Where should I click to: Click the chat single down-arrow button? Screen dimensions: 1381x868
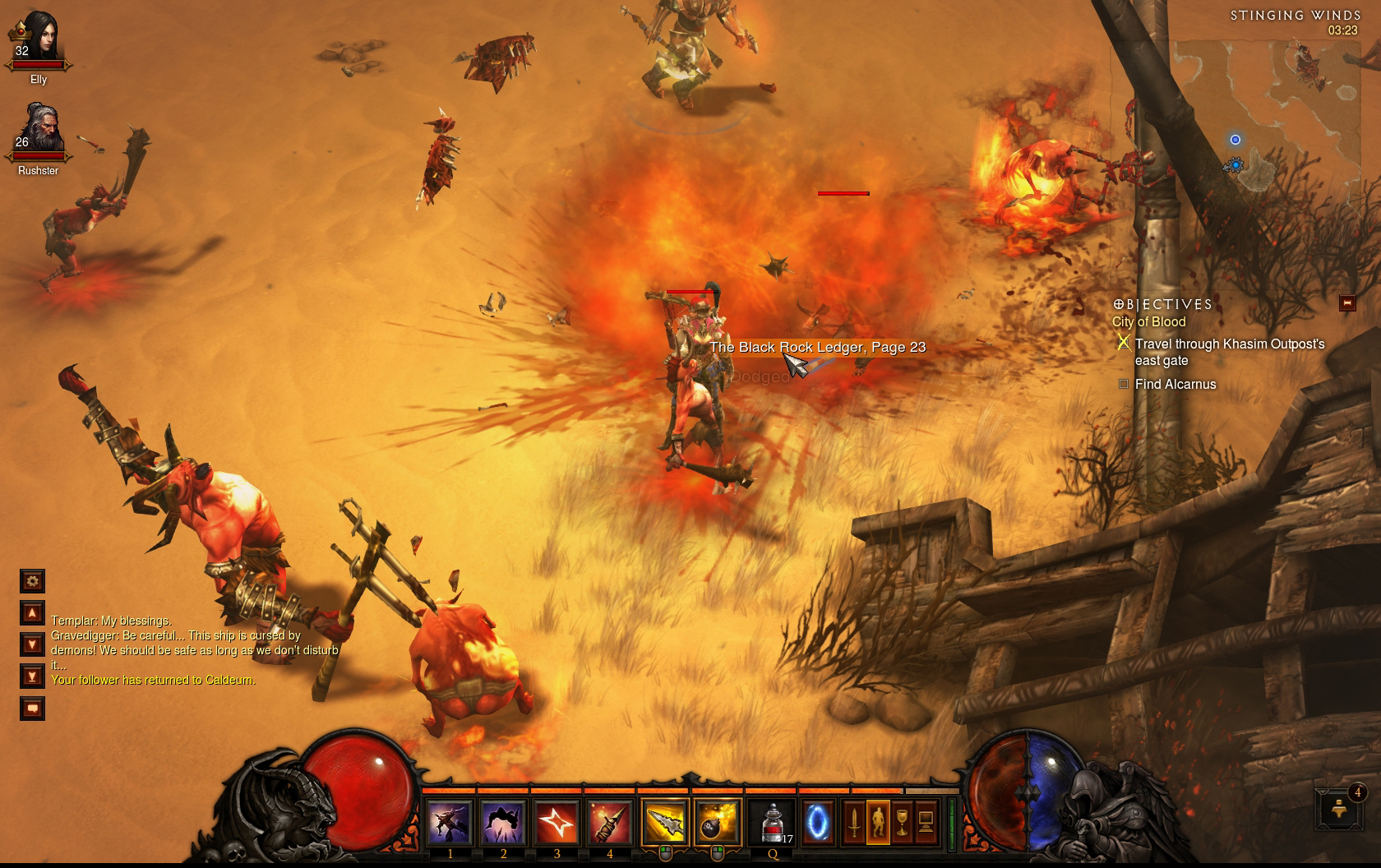tap(33, 644)
